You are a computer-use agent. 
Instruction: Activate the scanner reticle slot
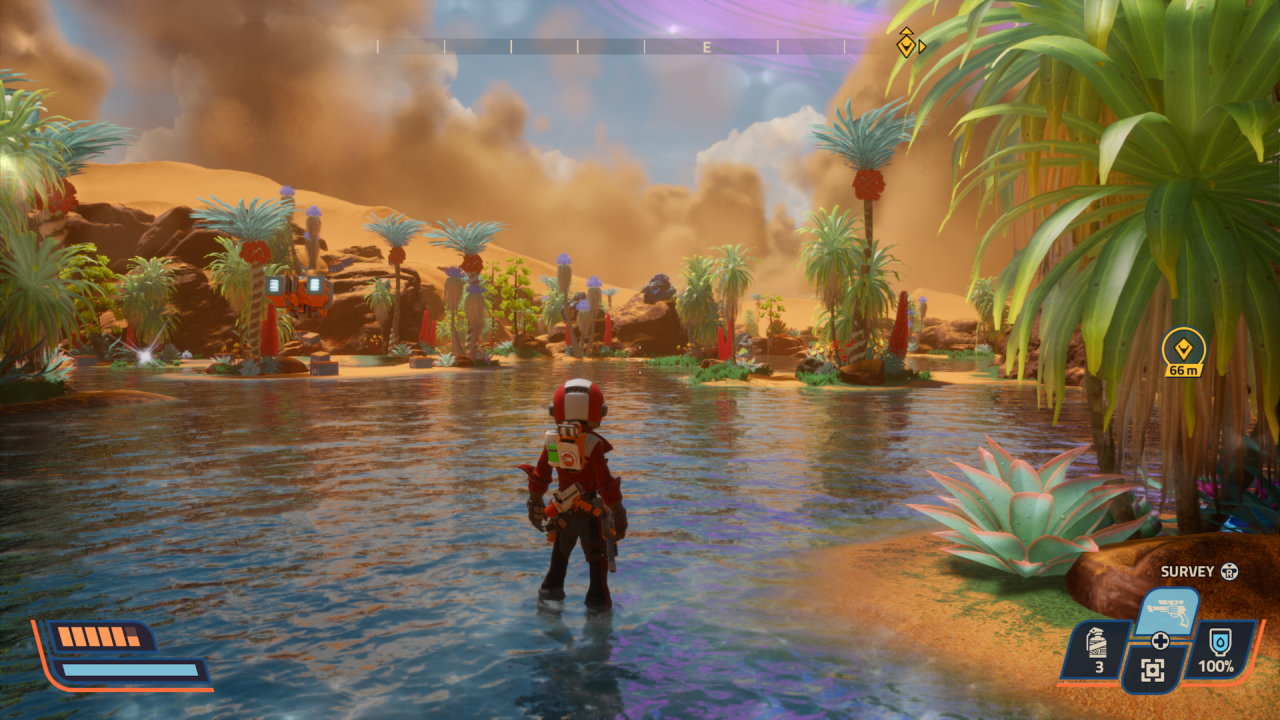pos(1153,670)
